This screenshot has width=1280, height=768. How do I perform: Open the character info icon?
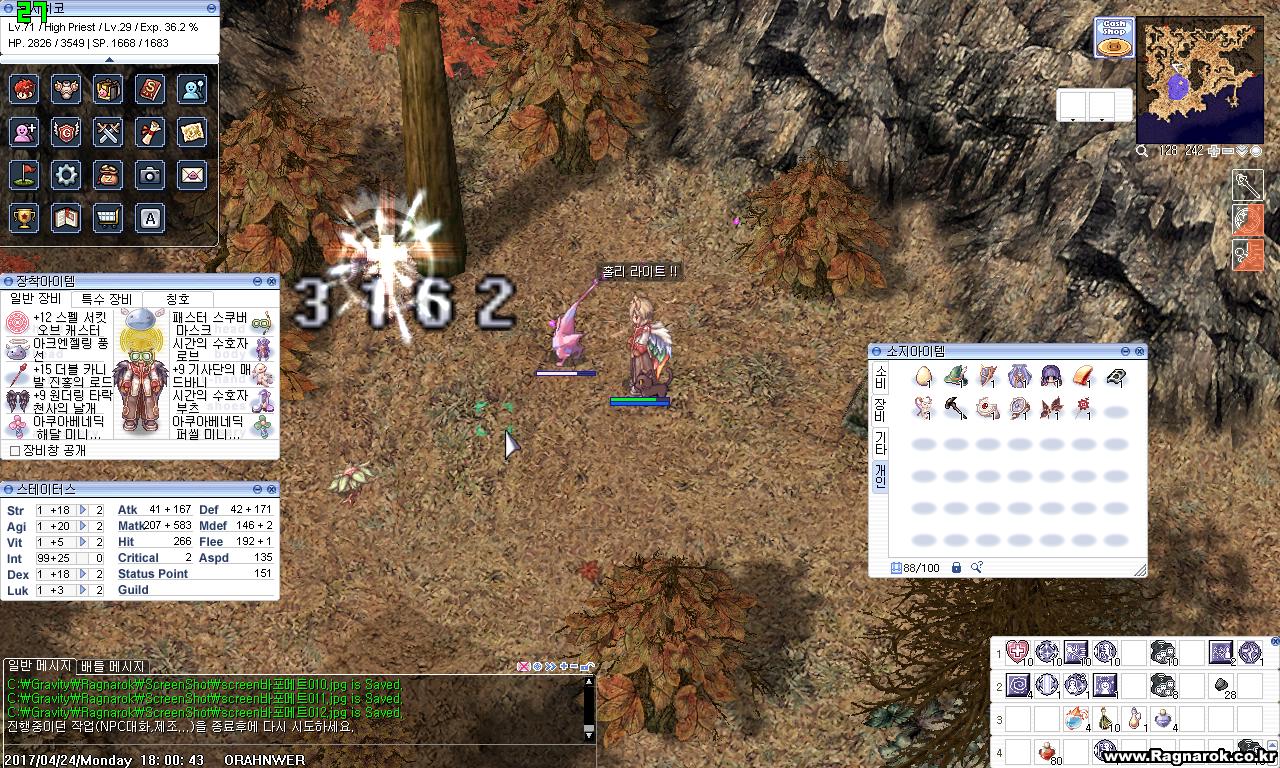coord(23,89)
